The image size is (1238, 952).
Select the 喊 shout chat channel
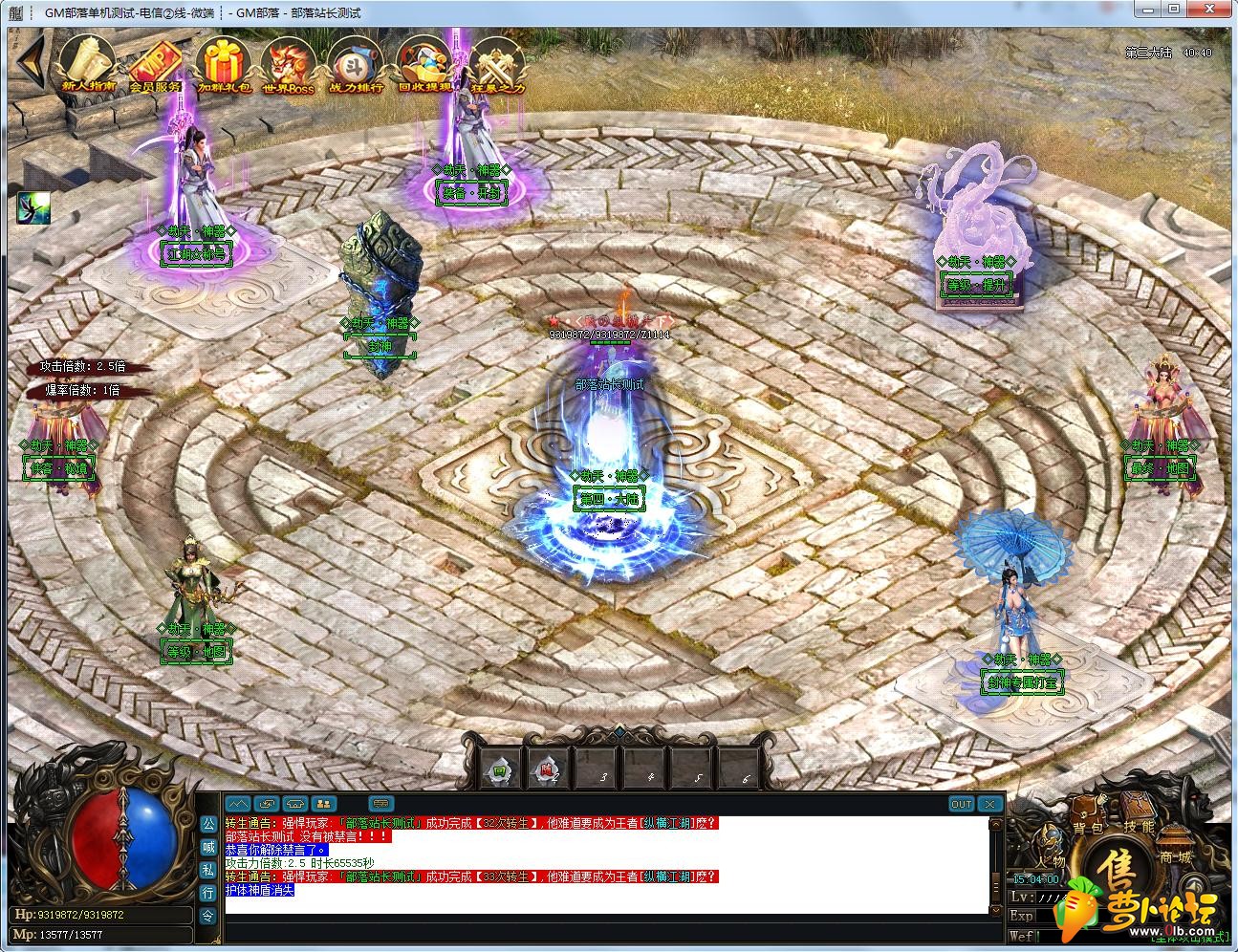click(x=207, y=846)
